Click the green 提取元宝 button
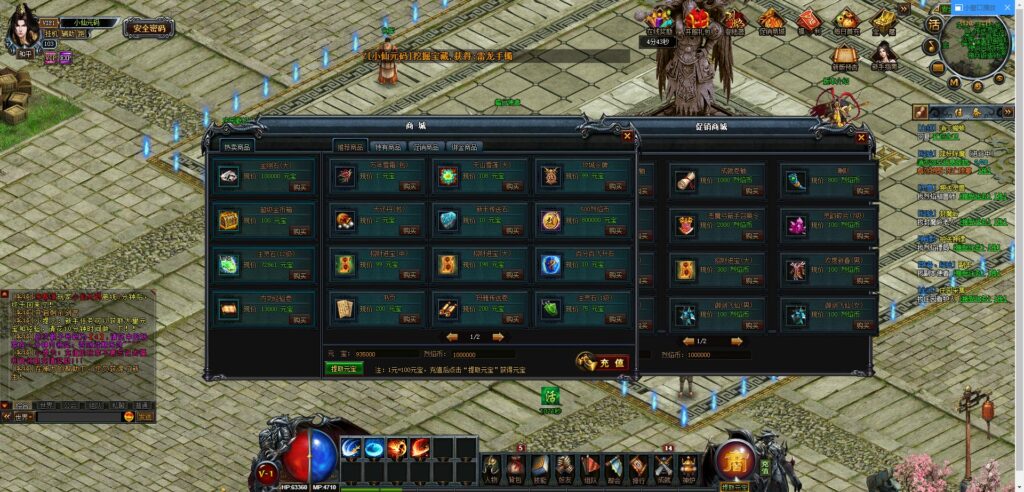This screenshot has width=1024, height=492. click(343, 369)
